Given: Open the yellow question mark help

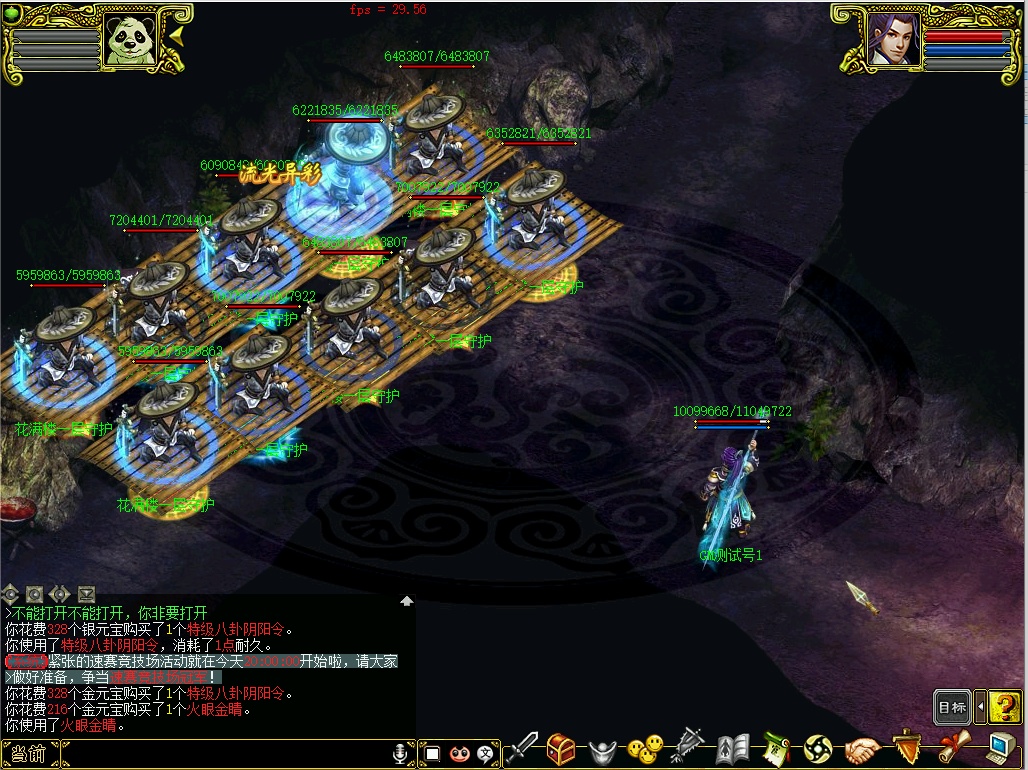Looking at the screenshot, I should point(1005,707).
